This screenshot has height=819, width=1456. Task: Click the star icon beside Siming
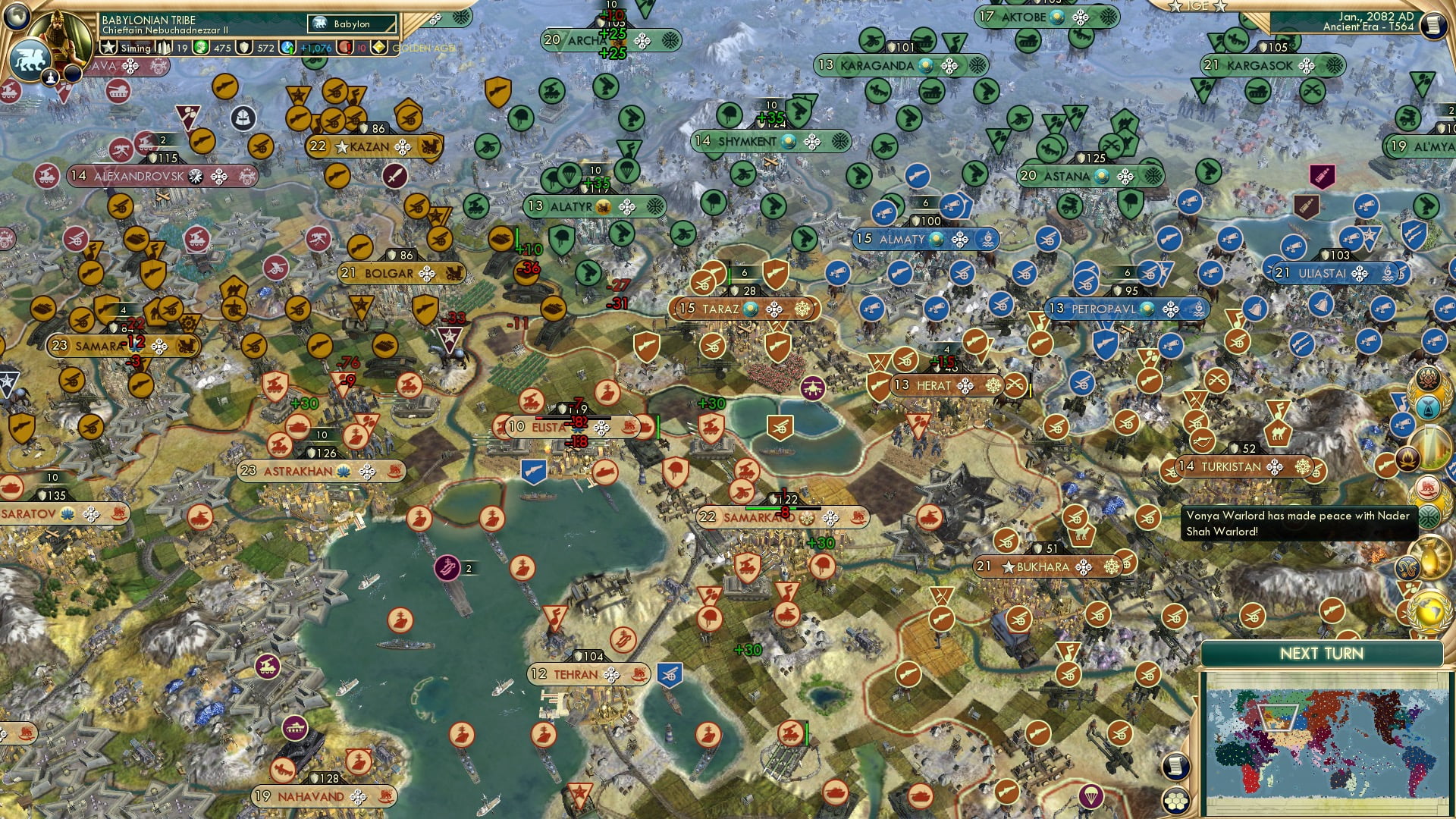coord(108,48)
